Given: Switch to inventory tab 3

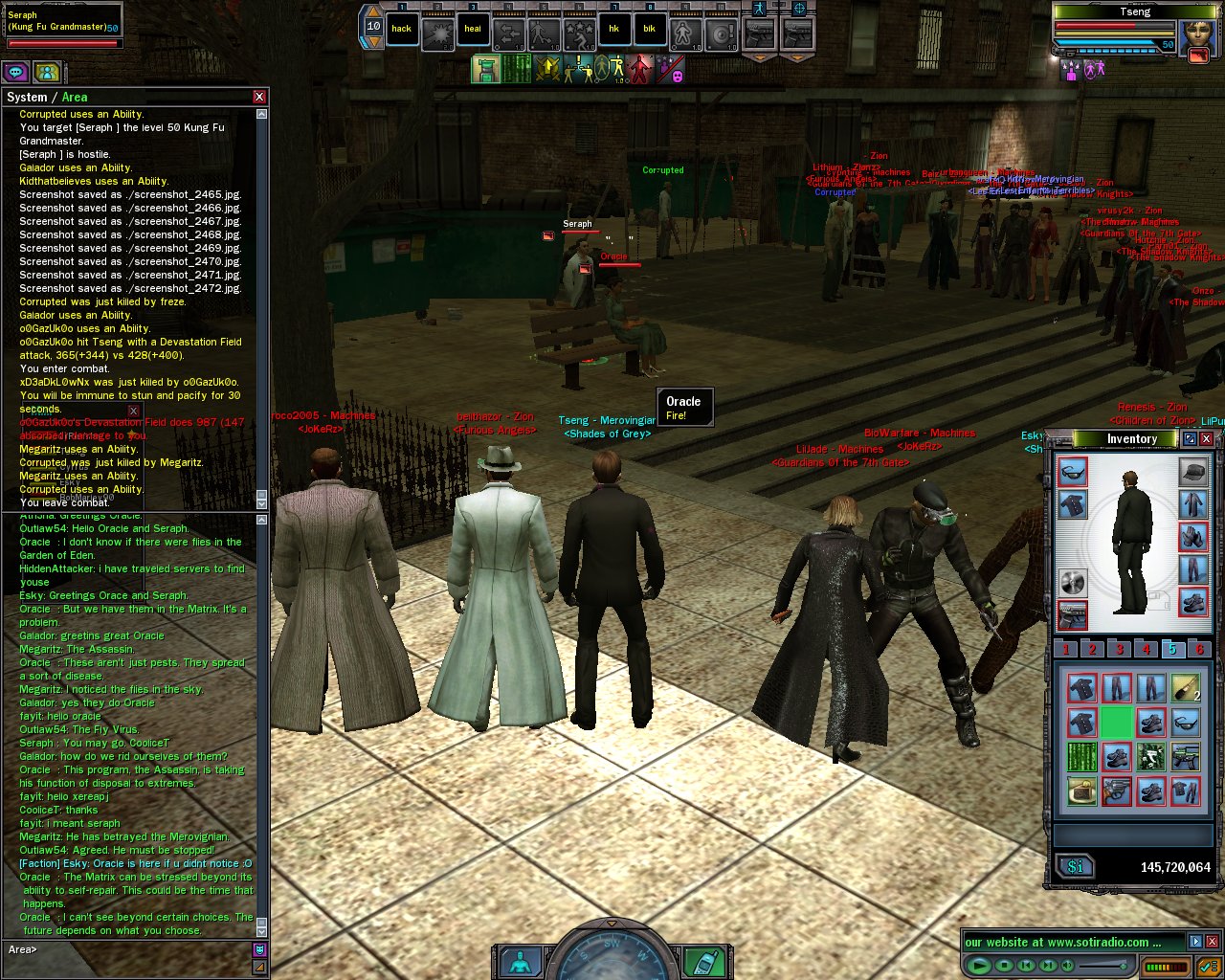Looking at the screenshot, I should click(1119, 649).
